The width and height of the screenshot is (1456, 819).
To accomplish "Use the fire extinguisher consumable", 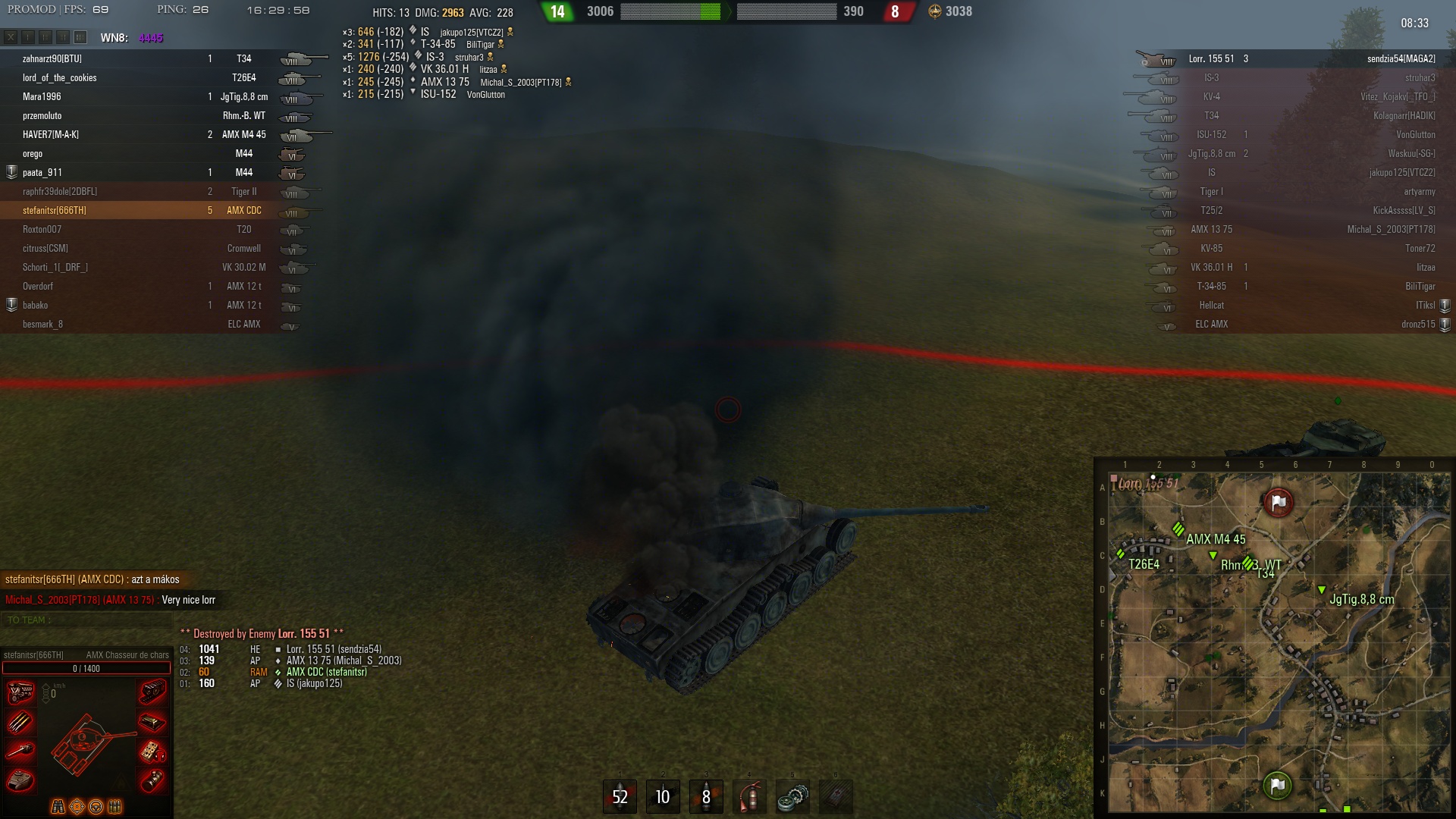I will tap(749, 796).
